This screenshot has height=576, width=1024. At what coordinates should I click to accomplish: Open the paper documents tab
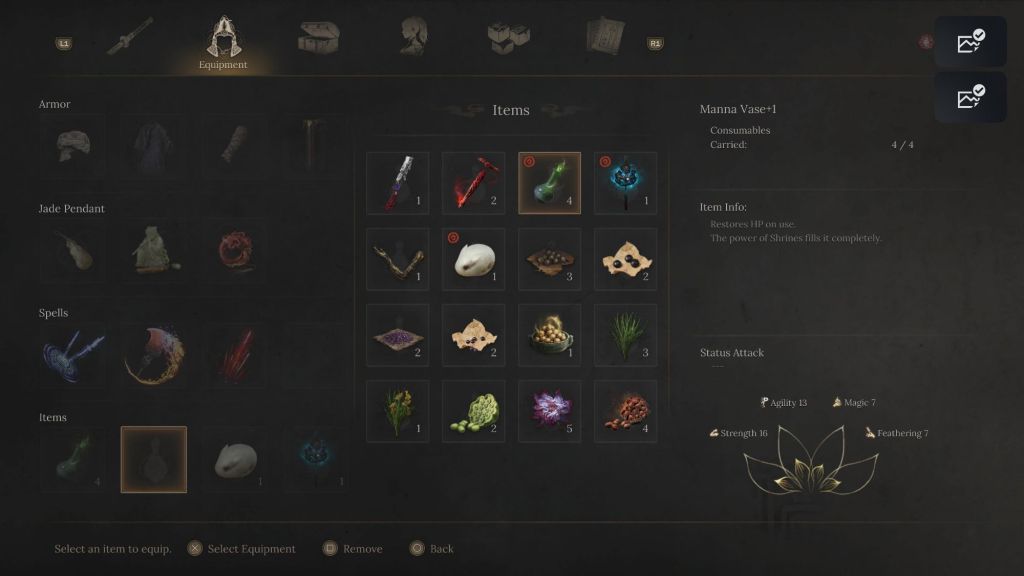[605, 36]
